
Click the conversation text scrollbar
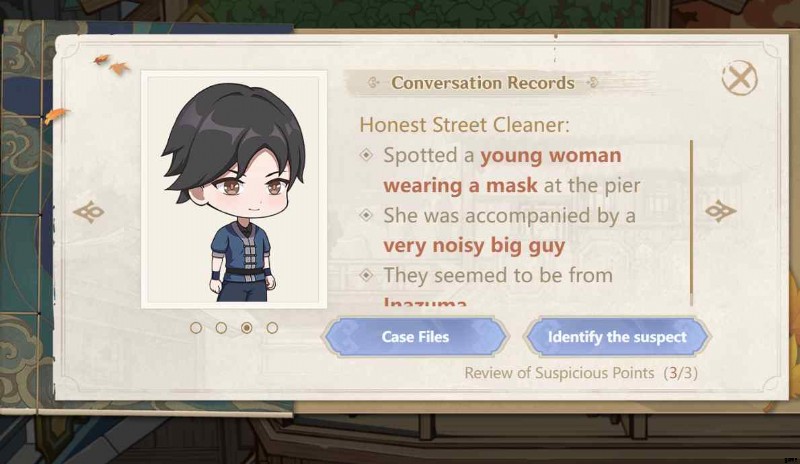(691, 220)
